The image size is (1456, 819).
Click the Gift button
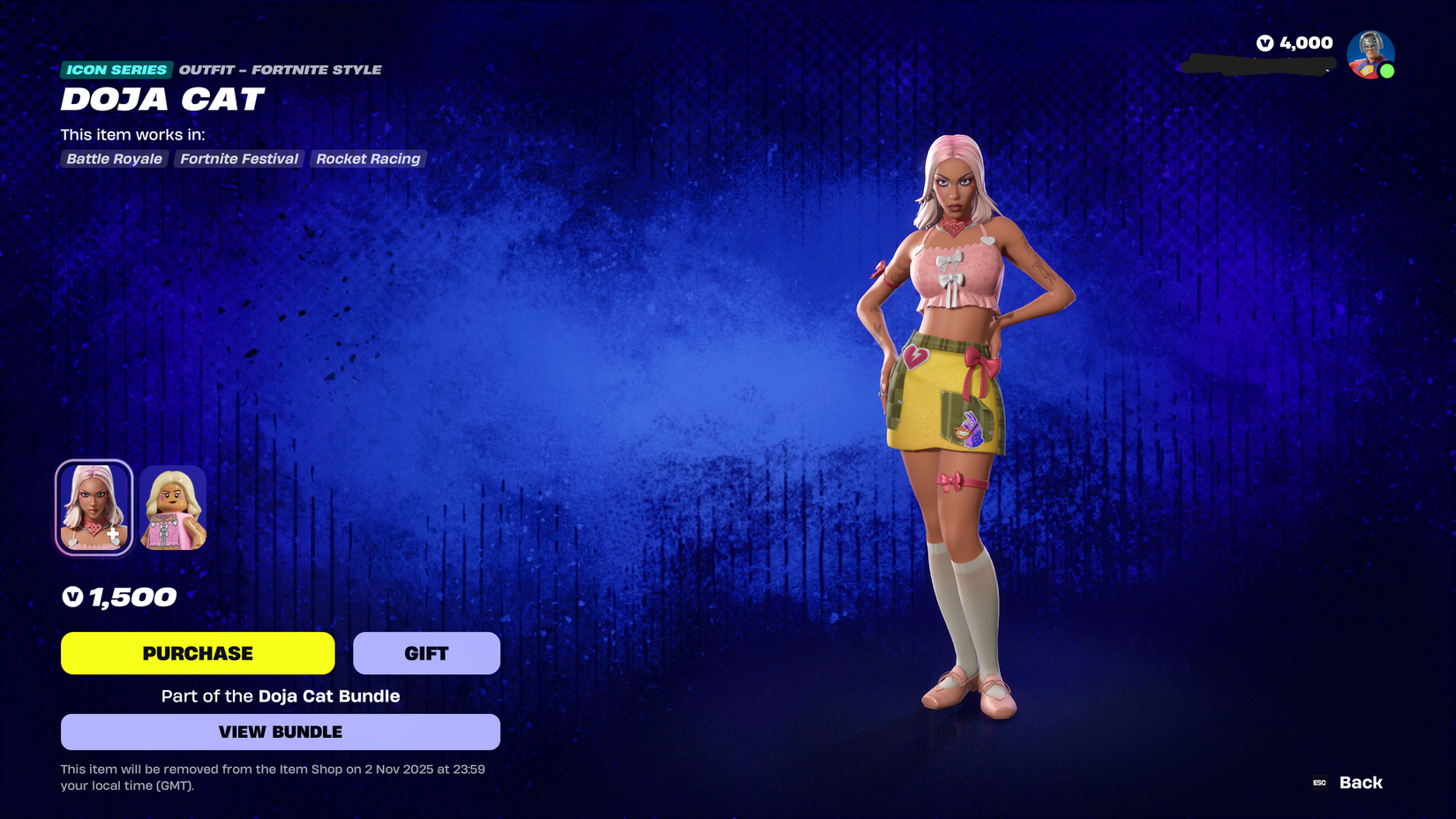coord(426,653)
